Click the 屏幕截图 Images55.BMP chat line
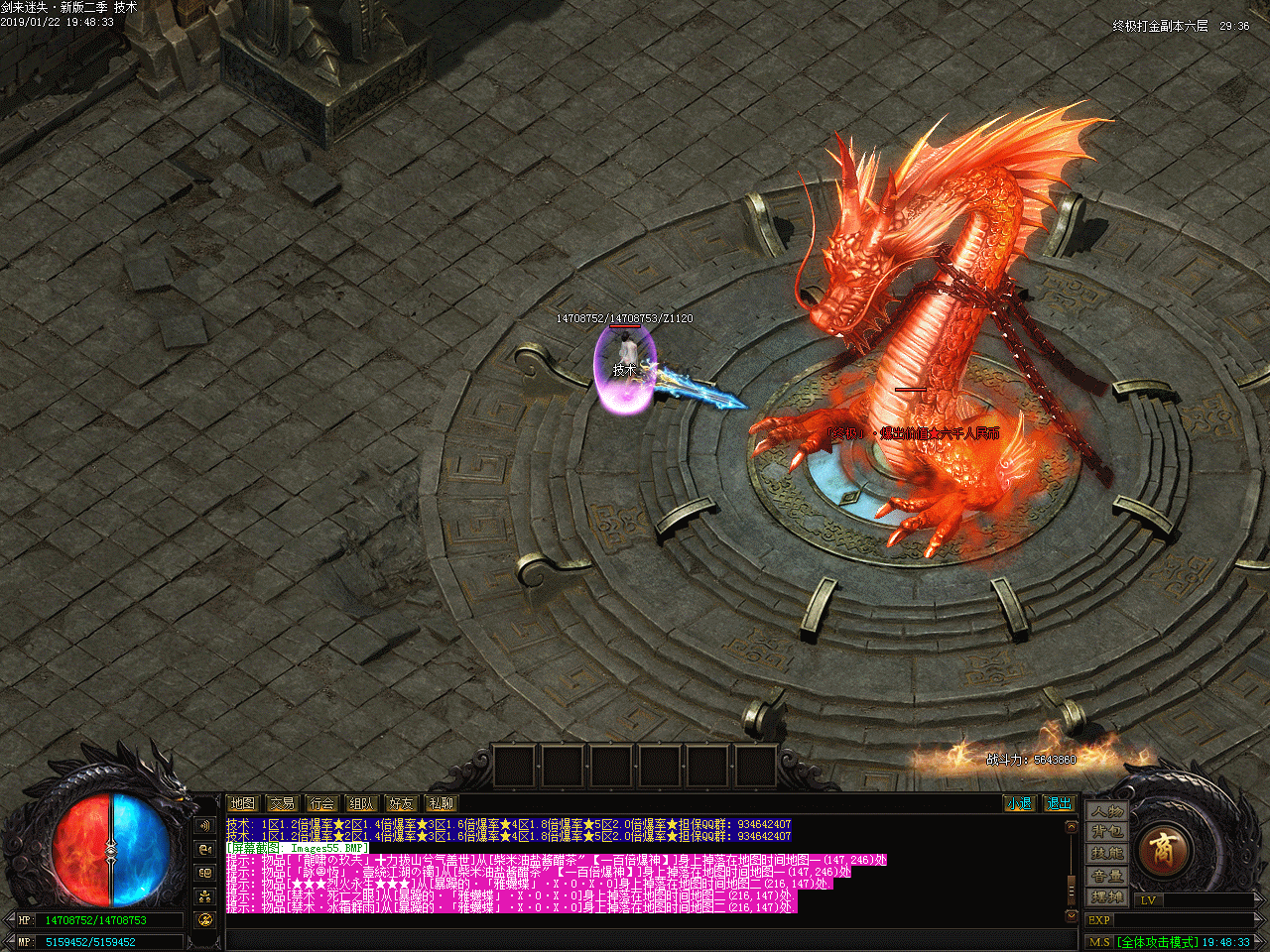Screen dimensions: 1270x952 pos(297,848)
